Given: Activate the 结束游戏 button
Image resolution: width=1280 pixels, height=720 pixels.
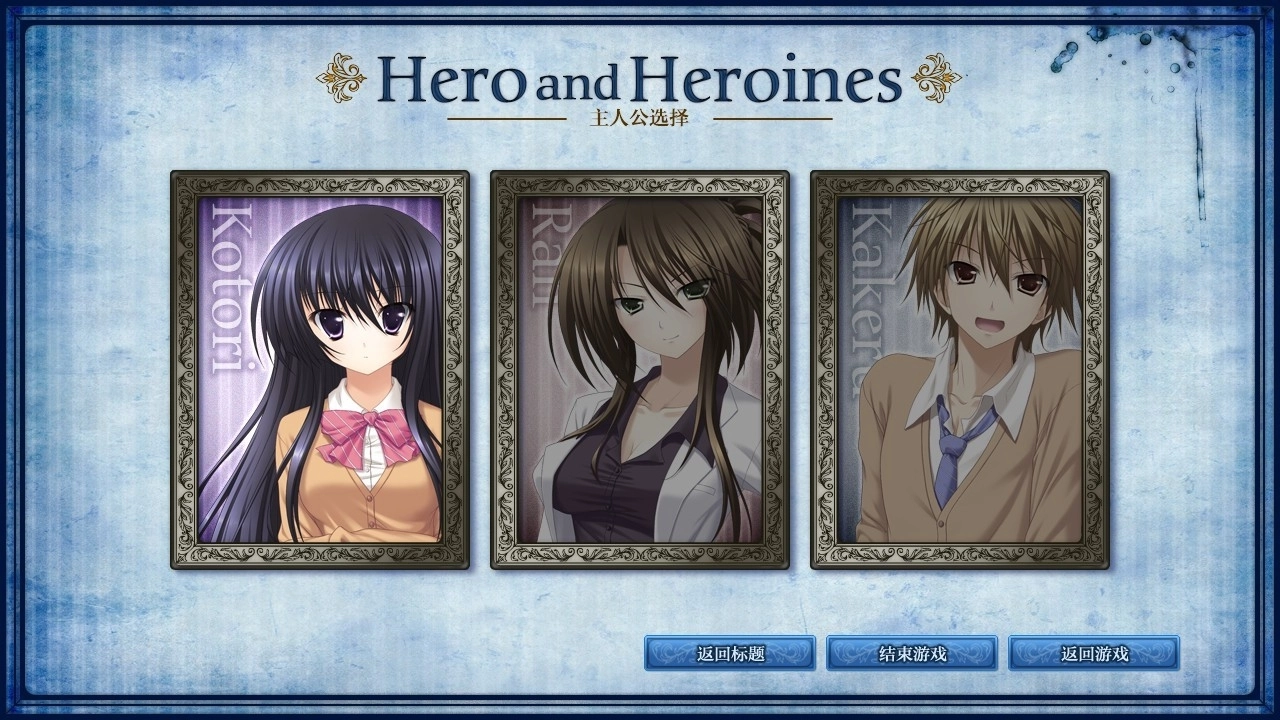Looking at the screenshot, I should (x=912, y=654).
